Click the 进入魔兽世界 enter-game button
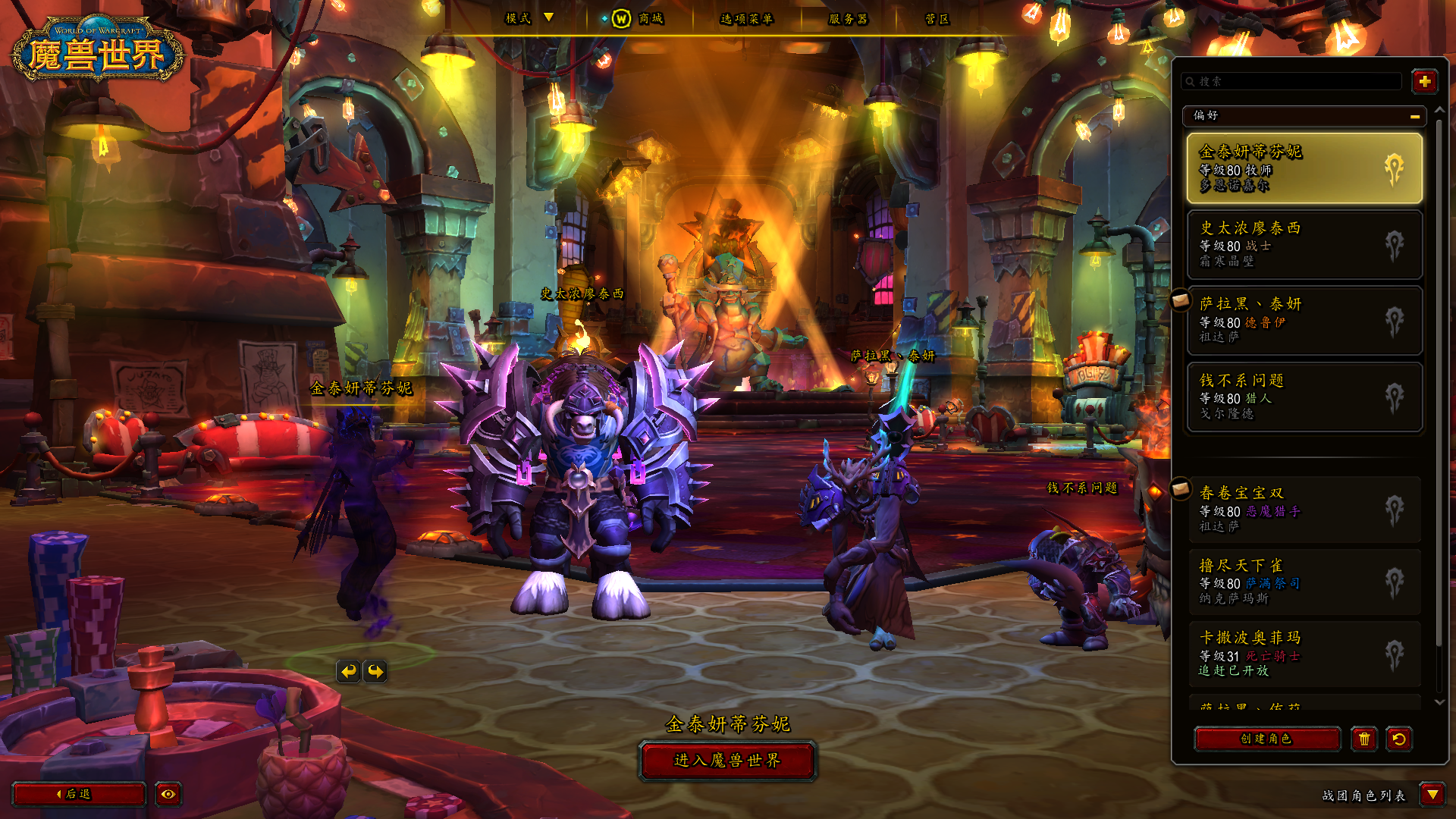 pyautogui.click(x=727, y=761)
